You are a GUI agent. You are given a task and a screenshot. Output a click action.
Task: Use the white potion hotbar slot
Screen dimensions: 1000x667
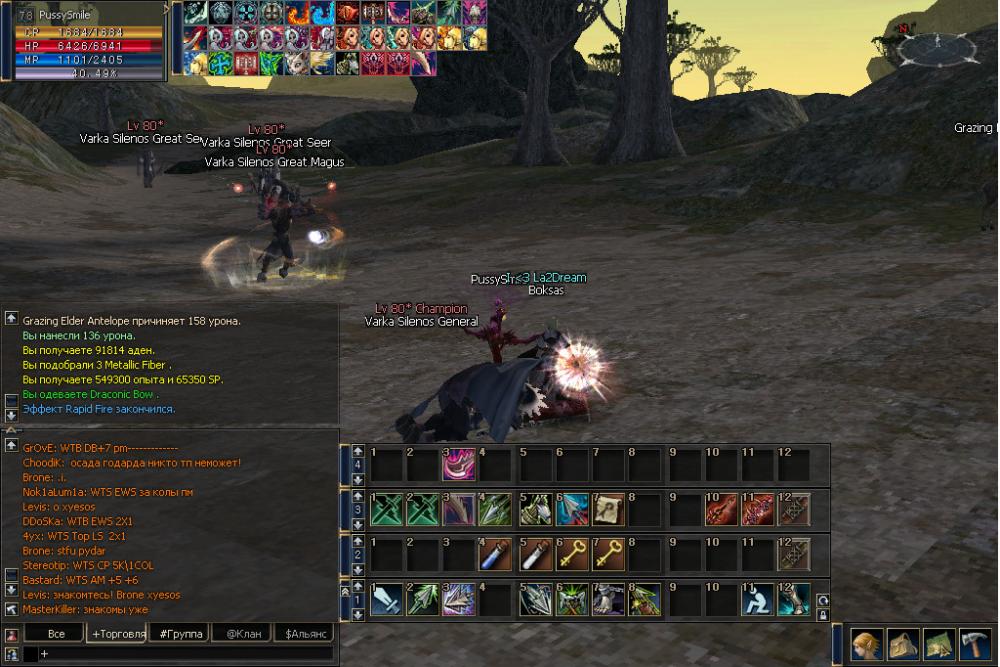[x=533, y=554]
